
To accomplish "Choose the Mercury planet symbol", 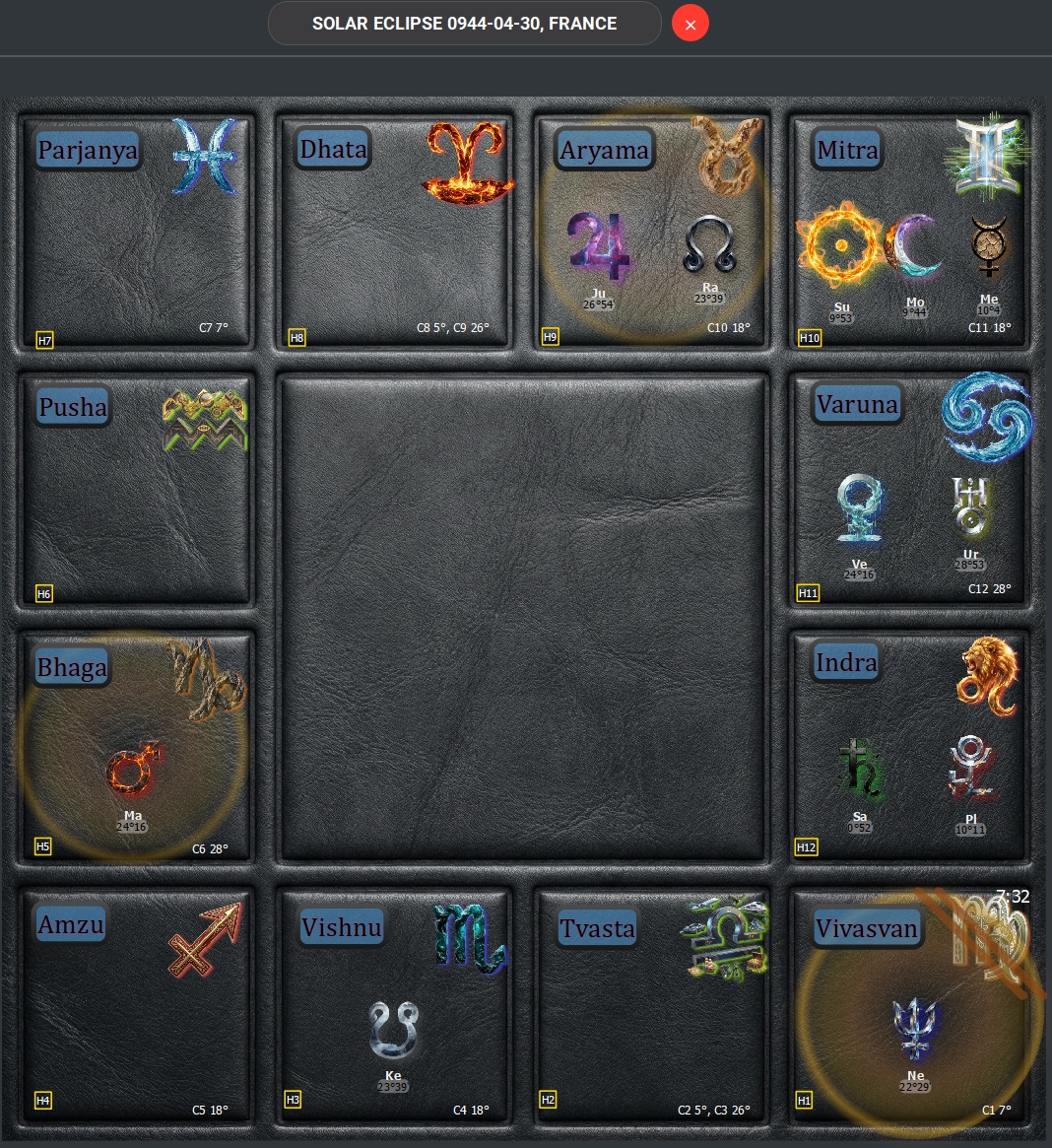I will (x=988, y=246).
